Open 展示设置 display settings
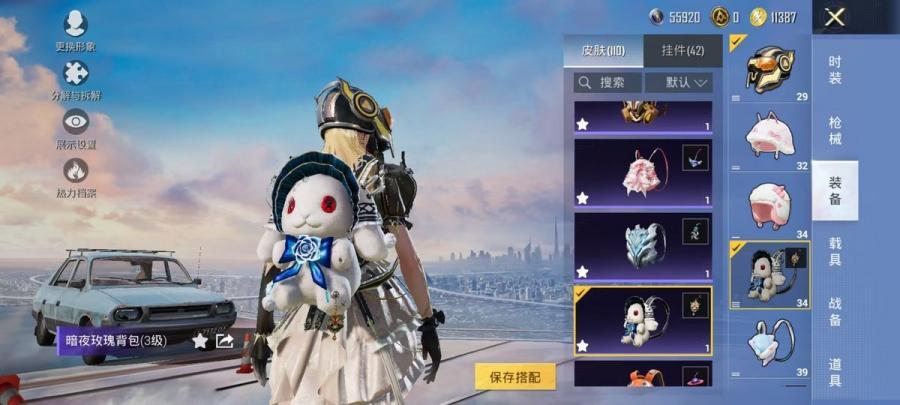 (x=75, y=126)
